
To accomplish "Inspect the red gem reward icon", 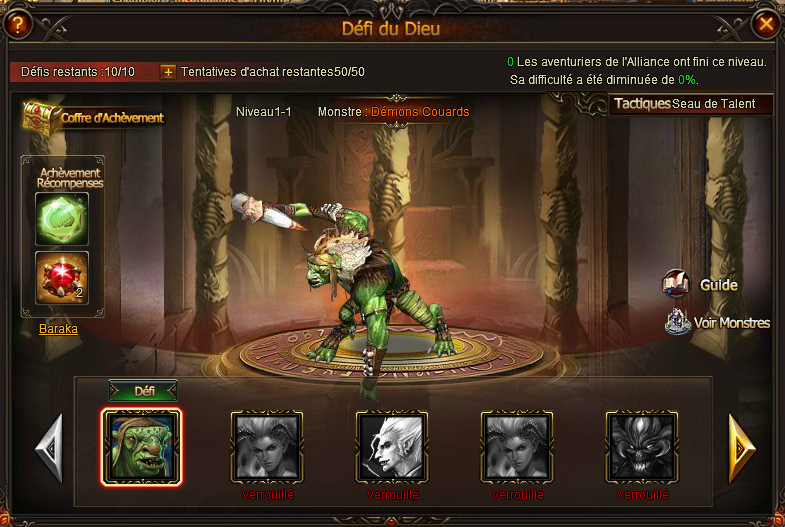I will (x=62, y=278).
